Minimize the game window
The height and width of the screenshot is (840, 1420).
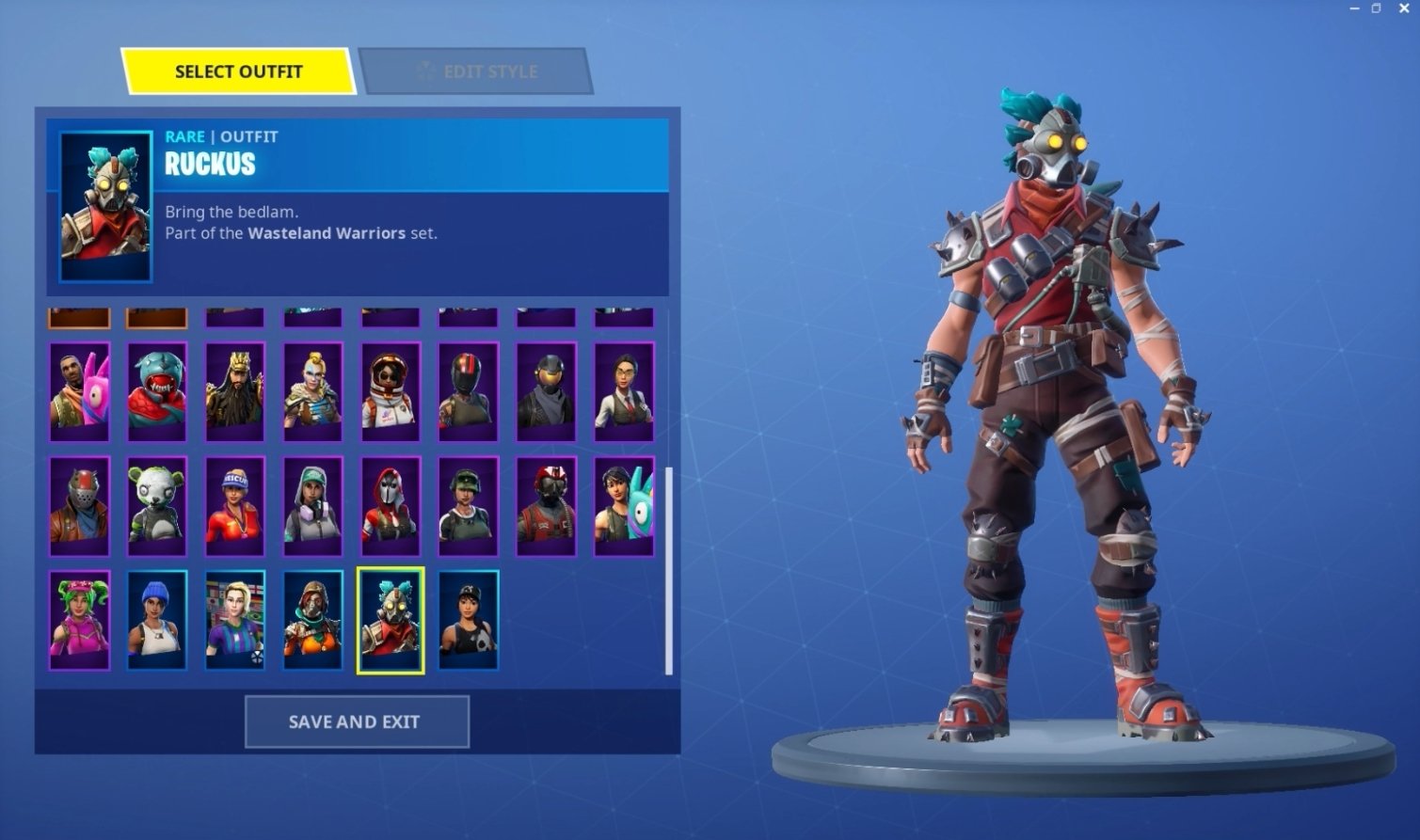[x=1355, y=8]
